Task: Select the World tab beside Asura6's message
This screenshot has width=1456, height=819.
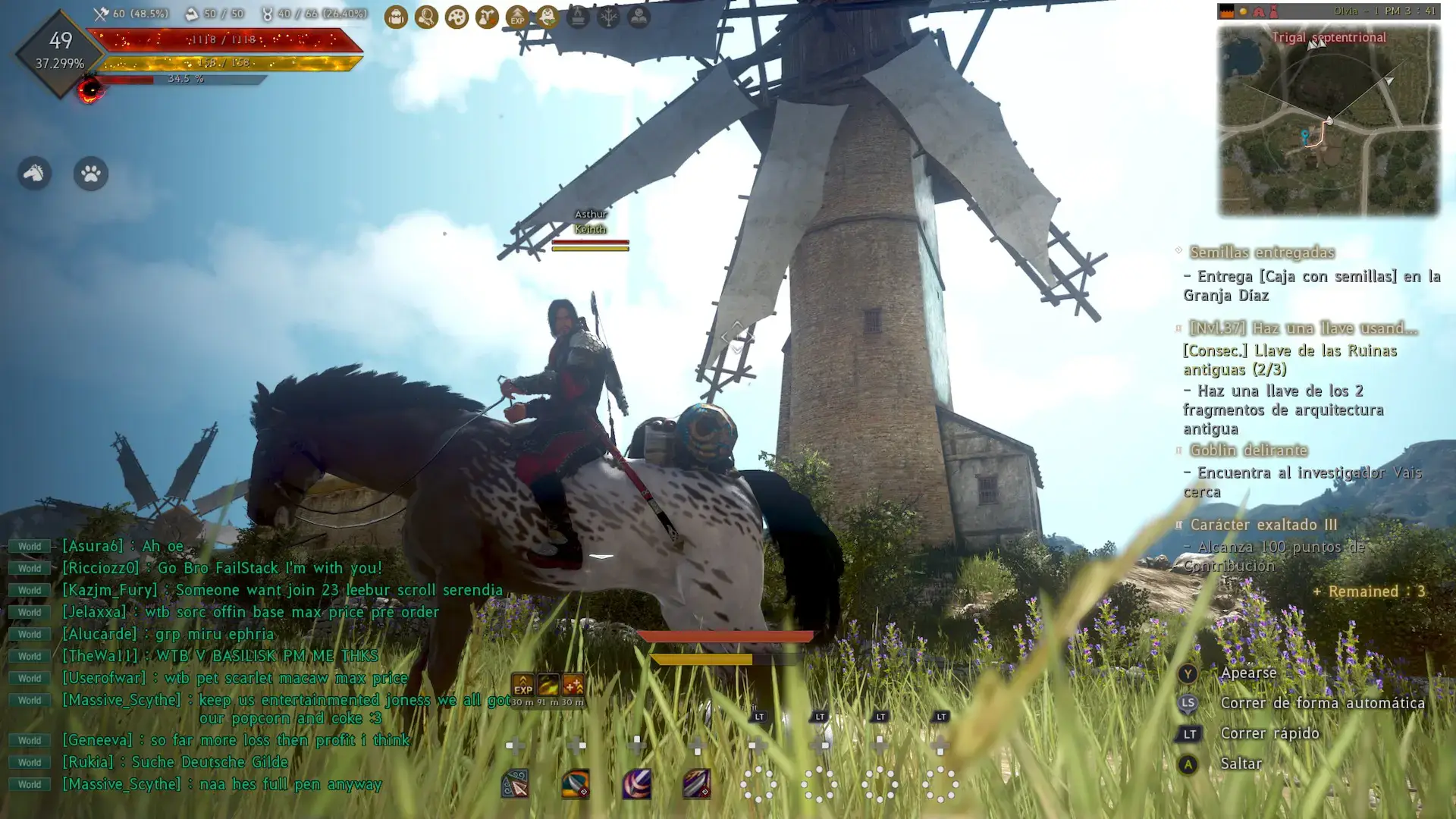Action: tap(29, 545)
